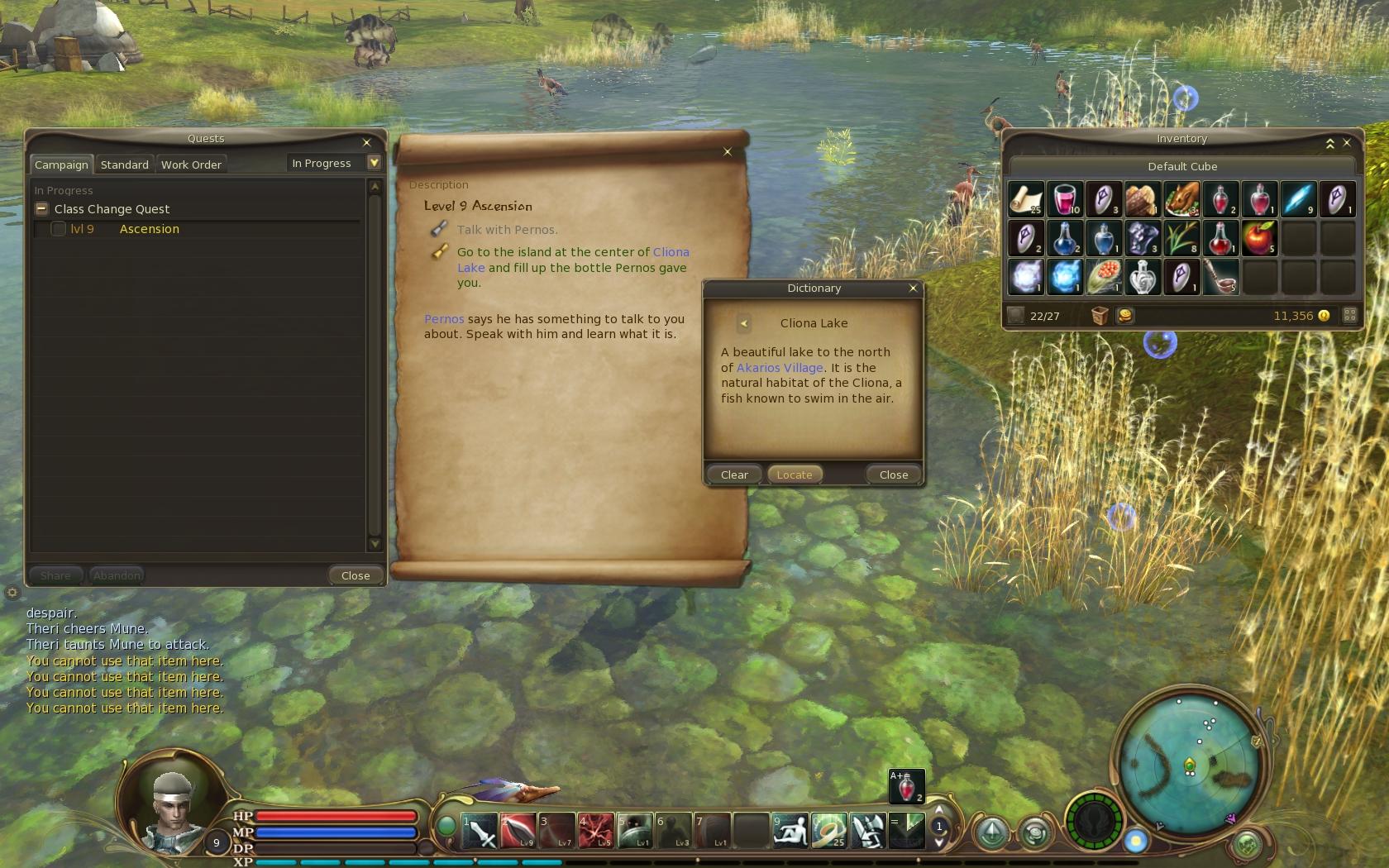The image size is (1389, 868).
Task: Close the Inventory window
Action: (x=1347, y=142)
